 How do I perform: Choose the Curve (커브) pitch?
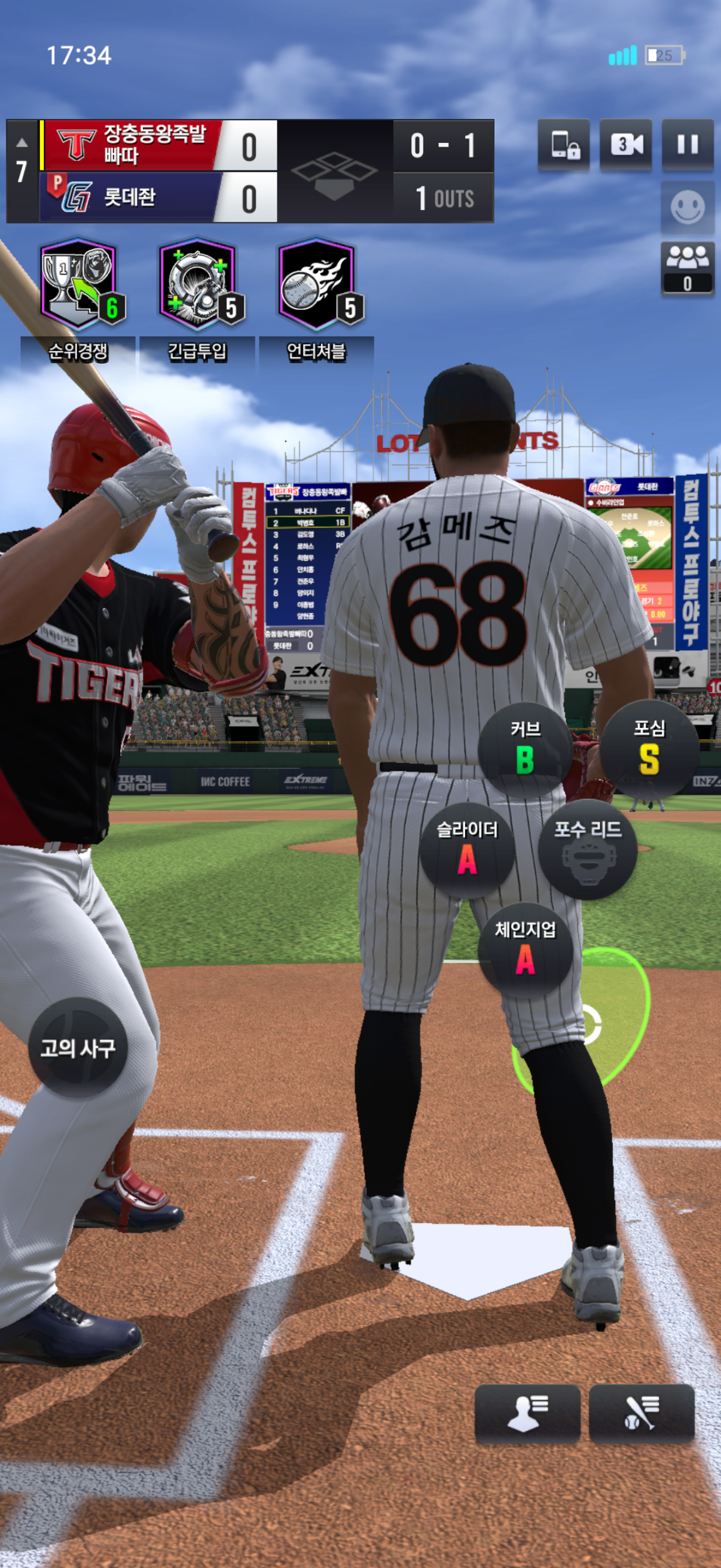525,749
